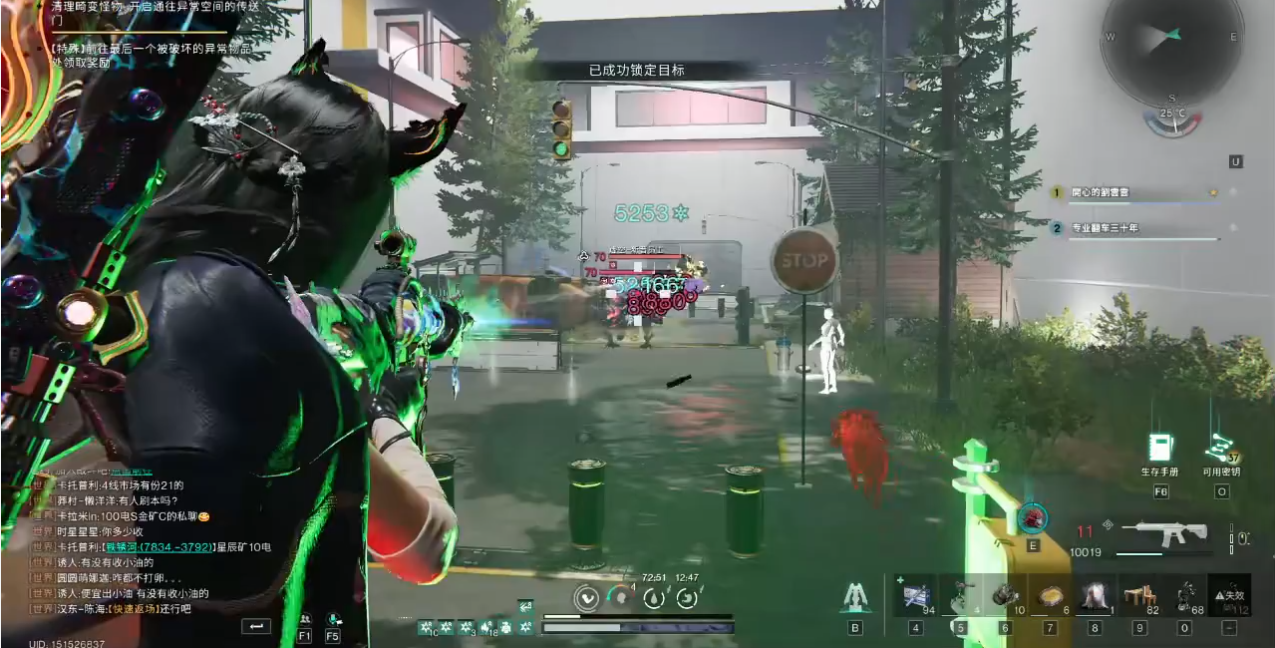Activate the red skill icon above the rifle
1275x648 pixels.
pos(1032,518)
